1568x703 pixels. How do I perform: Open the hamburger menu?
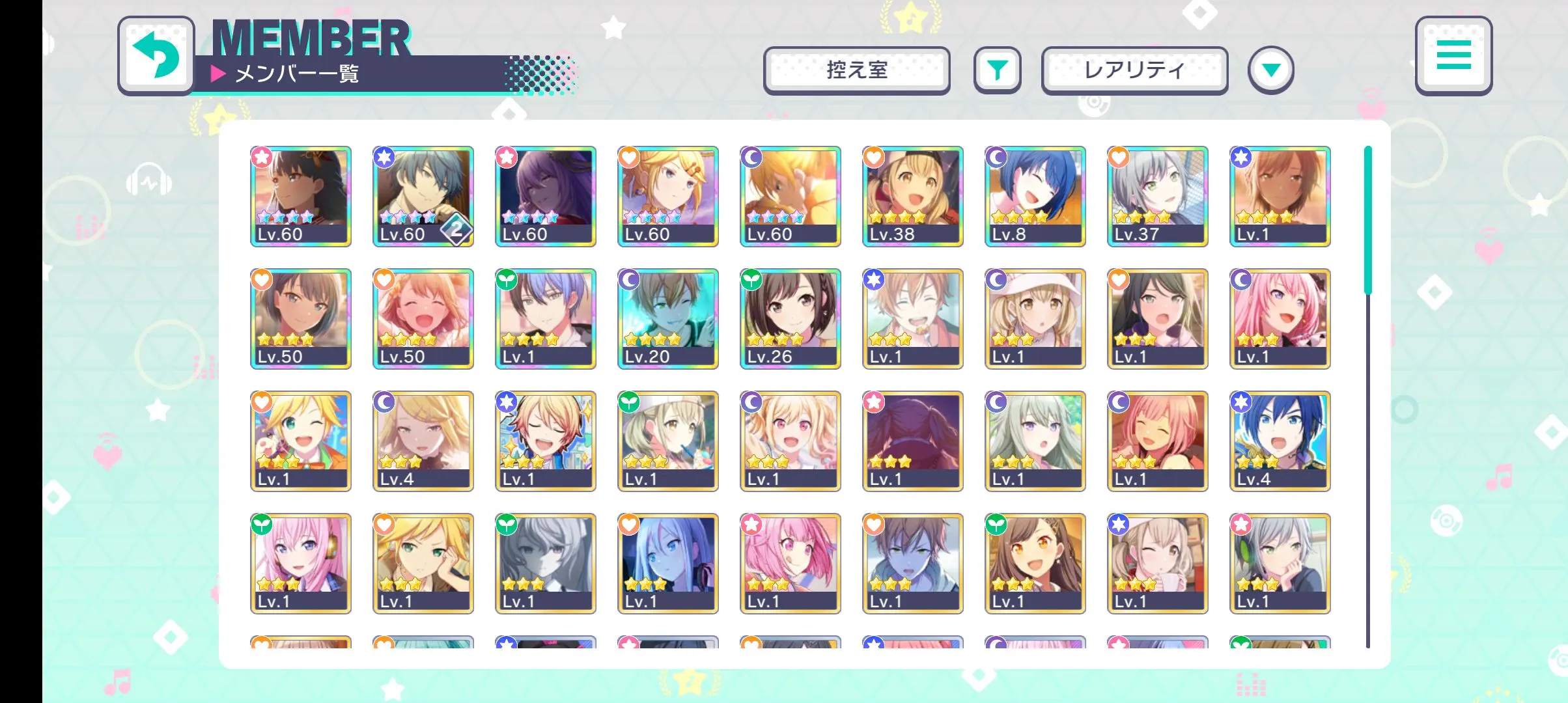point(1453,55)
